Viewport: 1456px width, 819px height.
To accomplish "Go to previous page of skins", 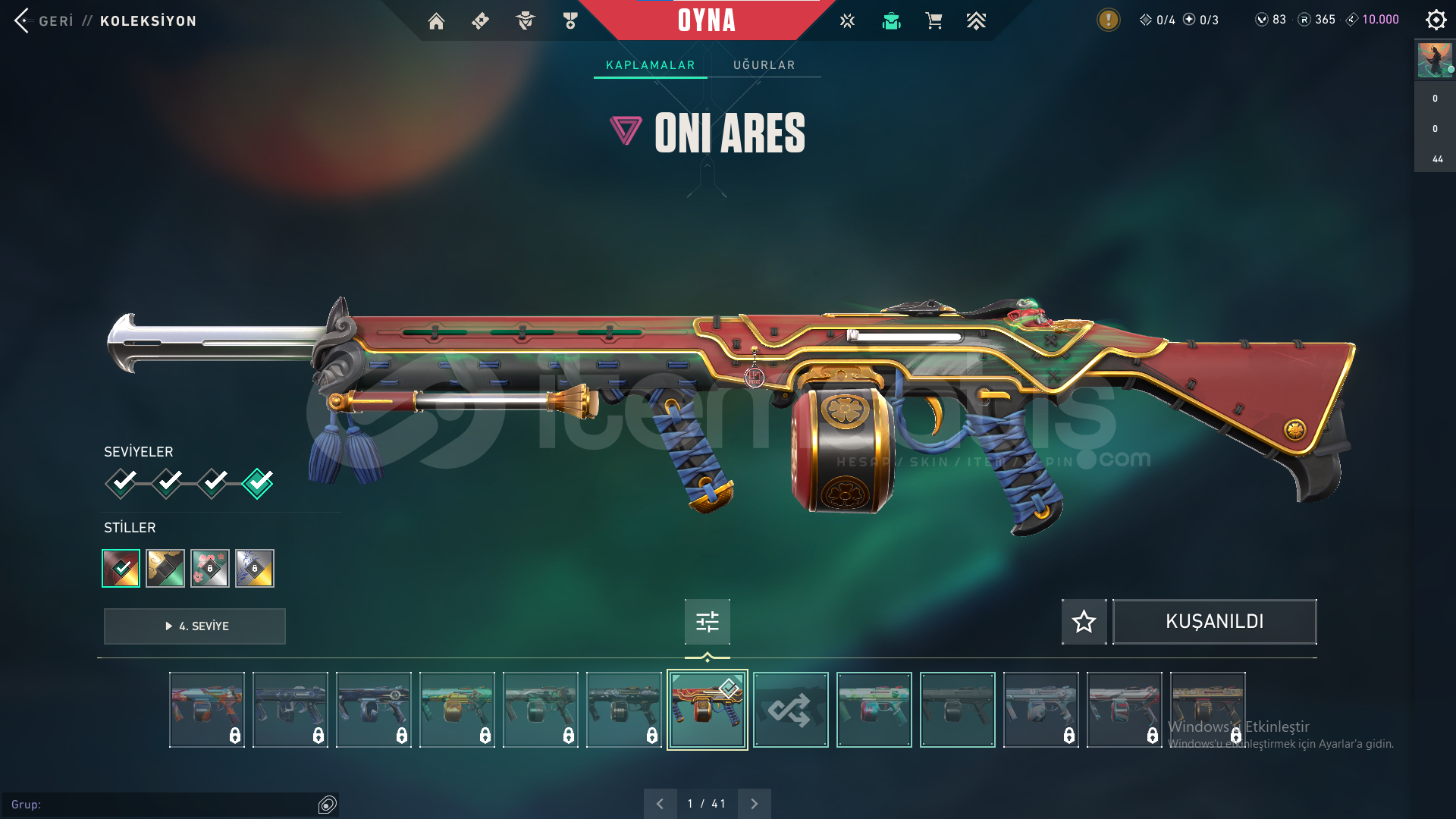I will [660, 804].
